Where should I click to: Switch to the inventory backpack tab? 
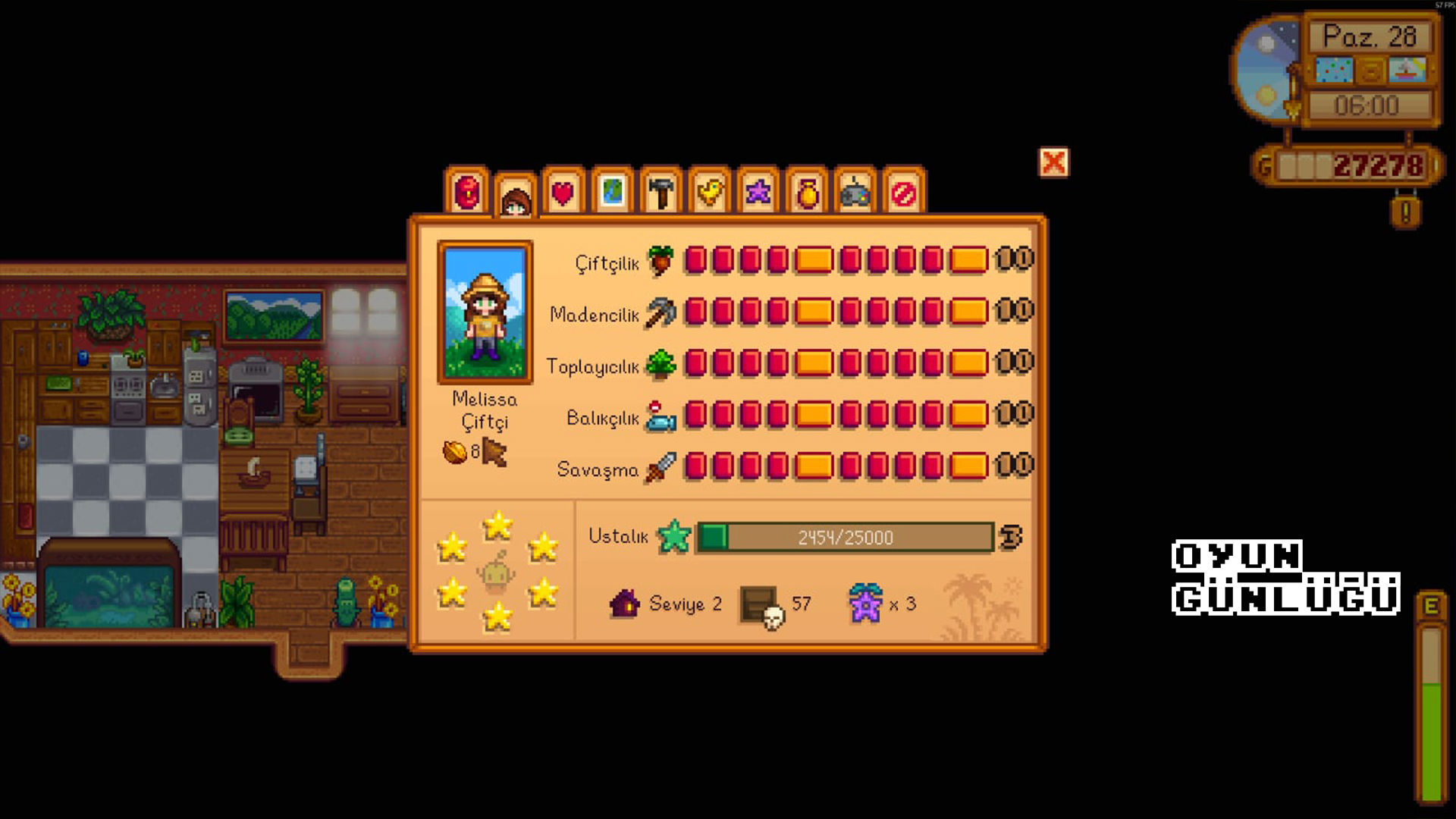(x=466, y=191)
